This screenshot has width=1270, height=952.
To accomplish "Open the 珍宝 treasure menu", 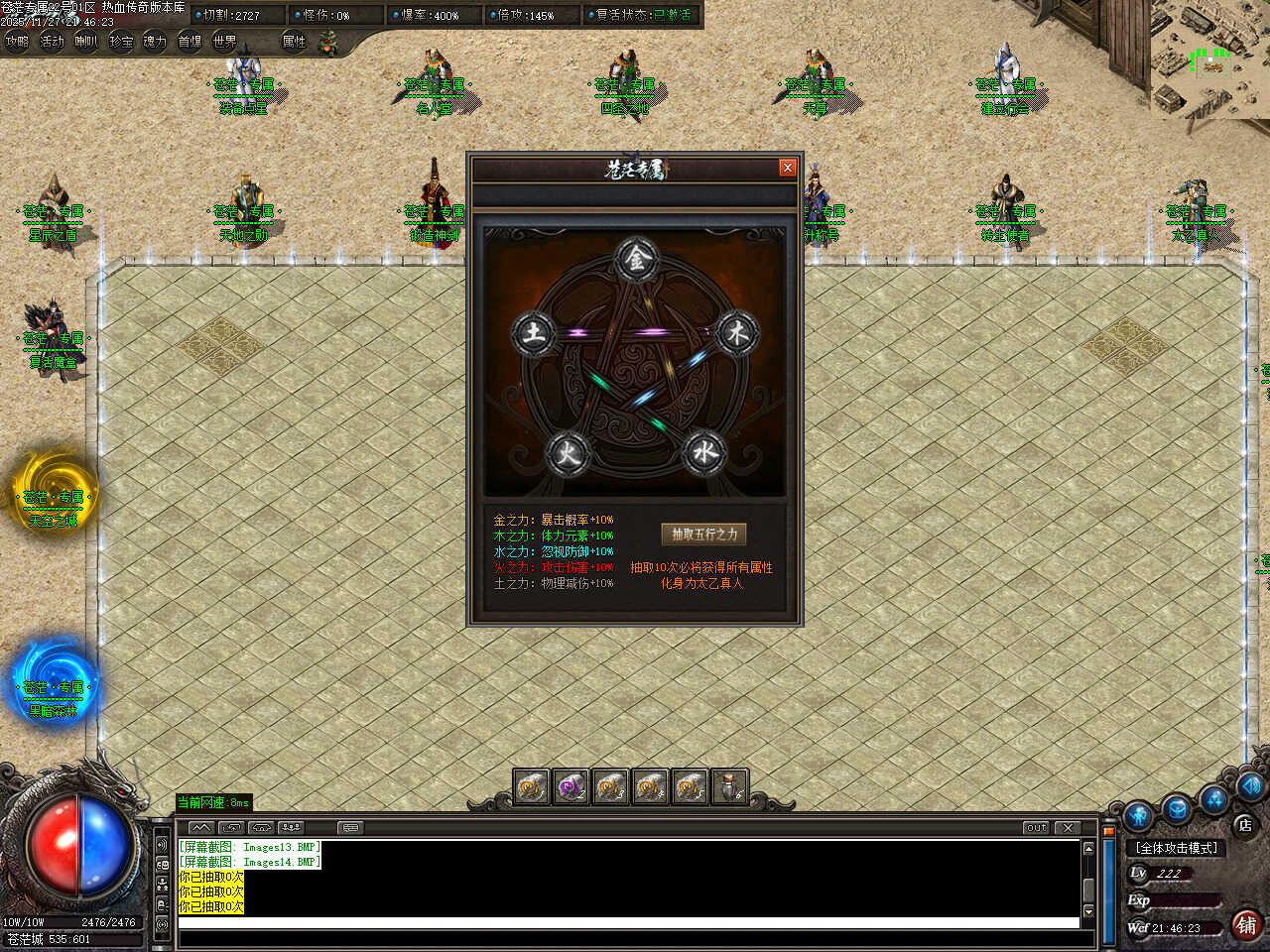I will 121,42.
